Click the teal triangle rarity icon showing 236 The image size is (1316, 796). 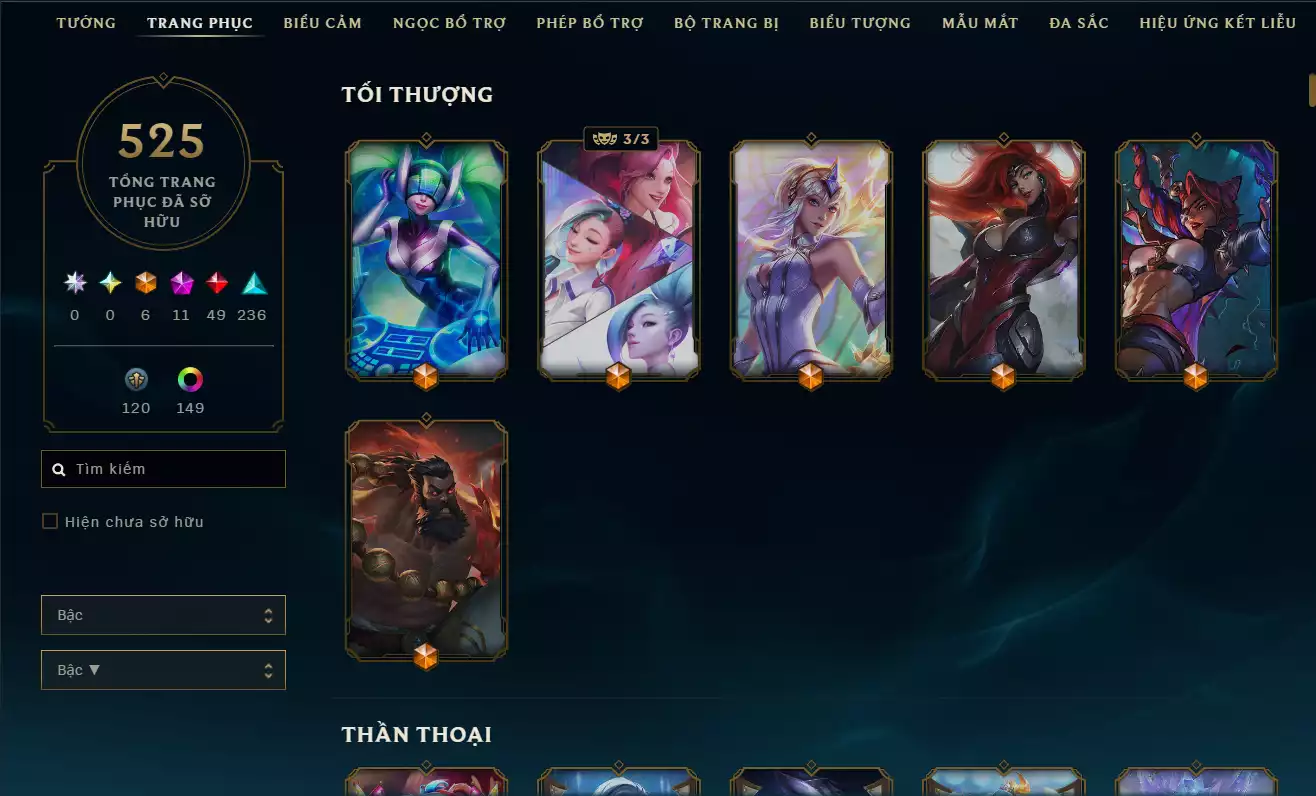(x=251, y=285)
